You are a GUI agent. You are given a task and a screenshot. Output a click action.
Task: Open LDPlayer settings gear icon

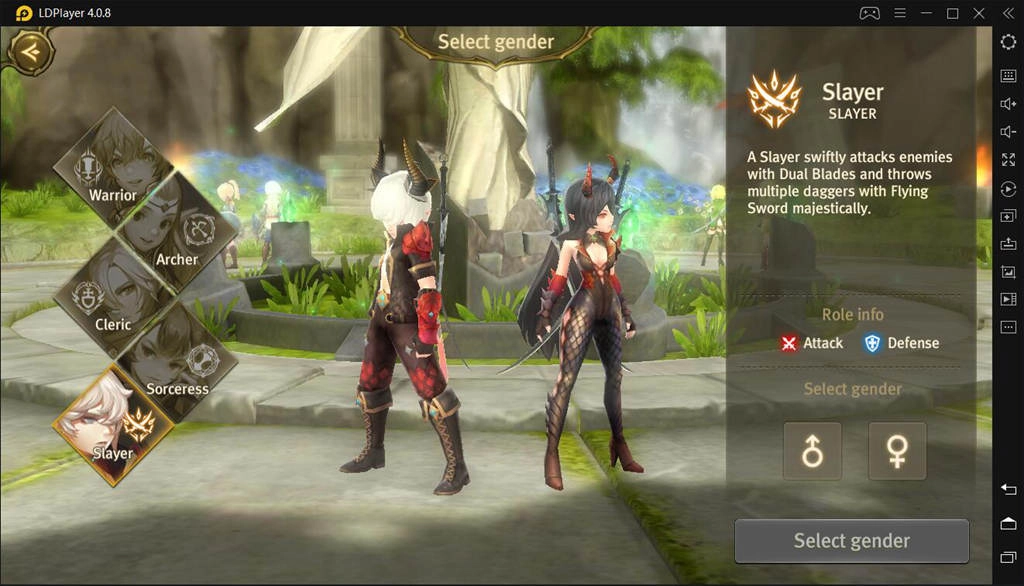point(1008,41)
